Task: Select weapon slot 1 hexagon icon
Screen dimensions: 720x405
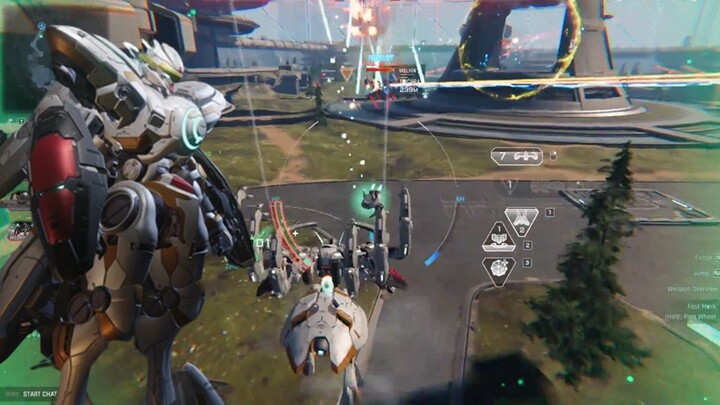Action: [521, 219]
